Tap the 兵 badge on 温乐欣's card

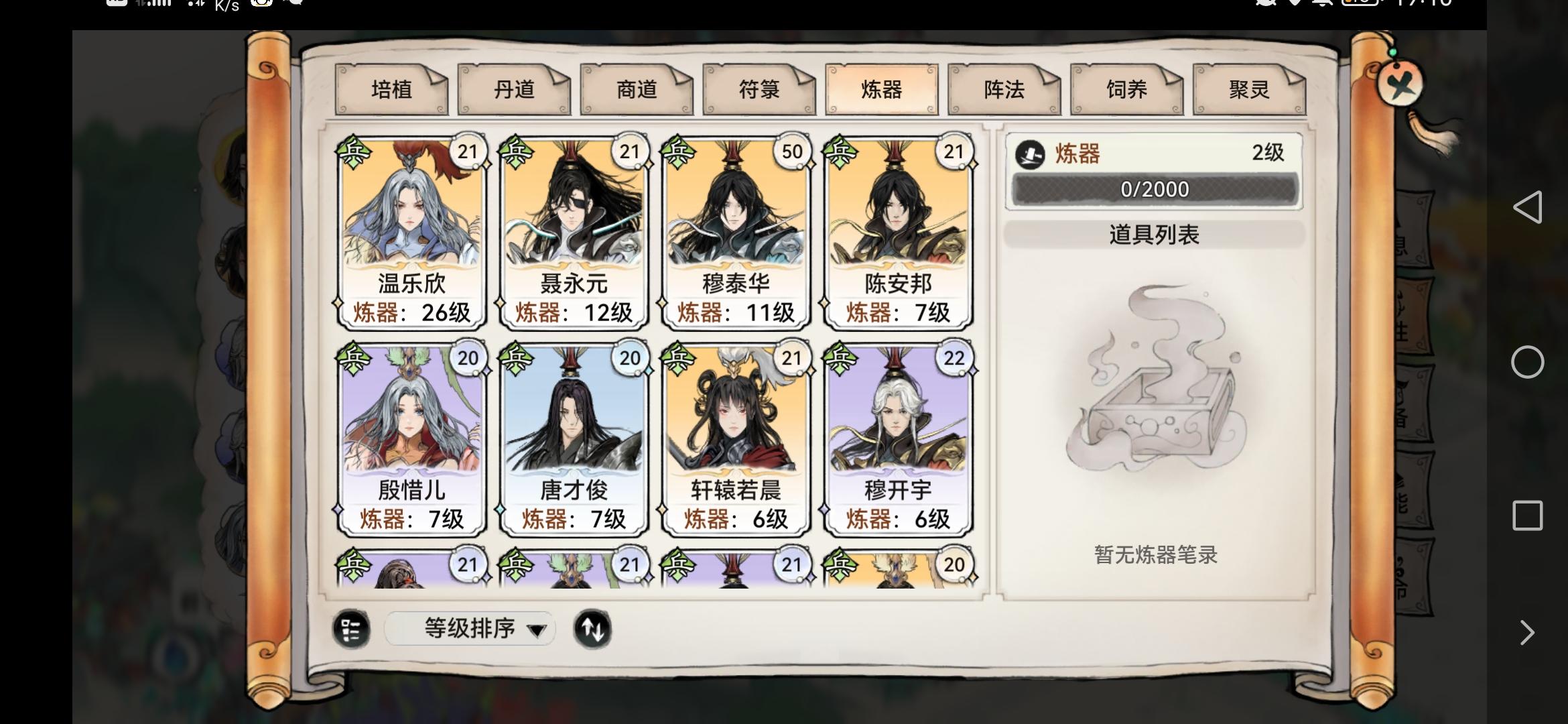(355, 152)
